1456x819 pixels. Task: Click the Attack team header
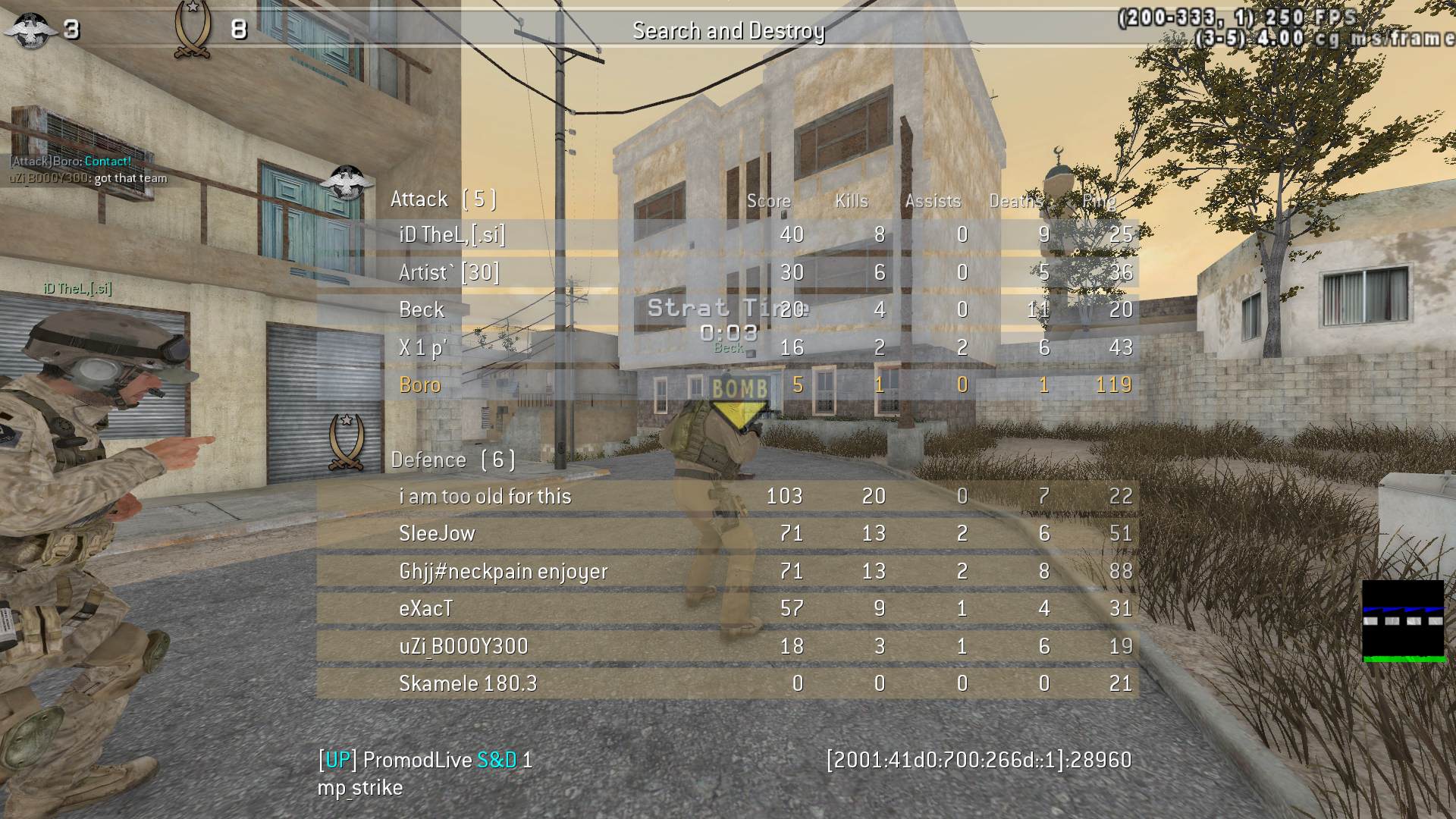[444, 199]
